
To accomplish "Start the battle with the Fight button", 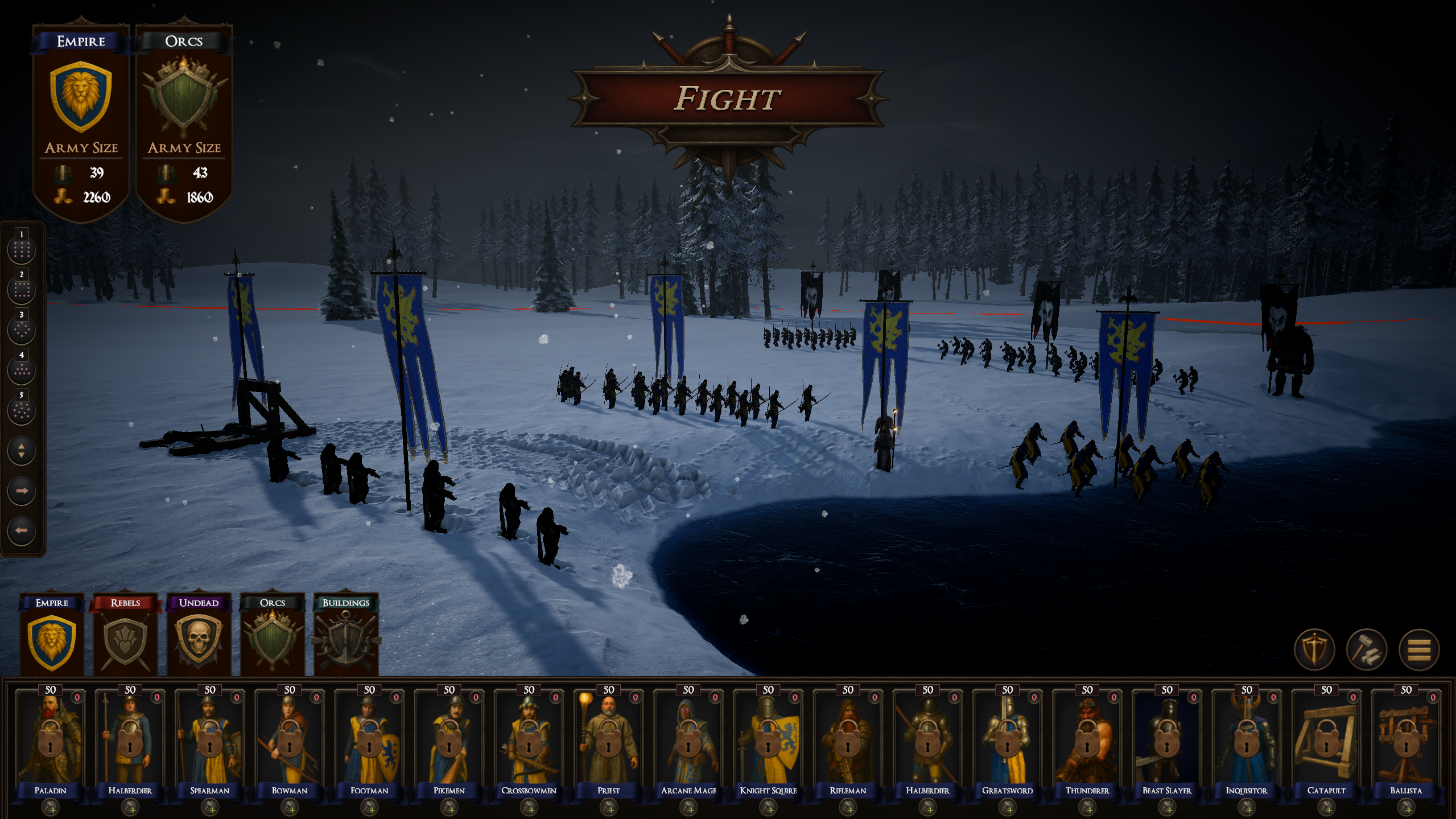I will pyautogui.click(x=727, y=98).
